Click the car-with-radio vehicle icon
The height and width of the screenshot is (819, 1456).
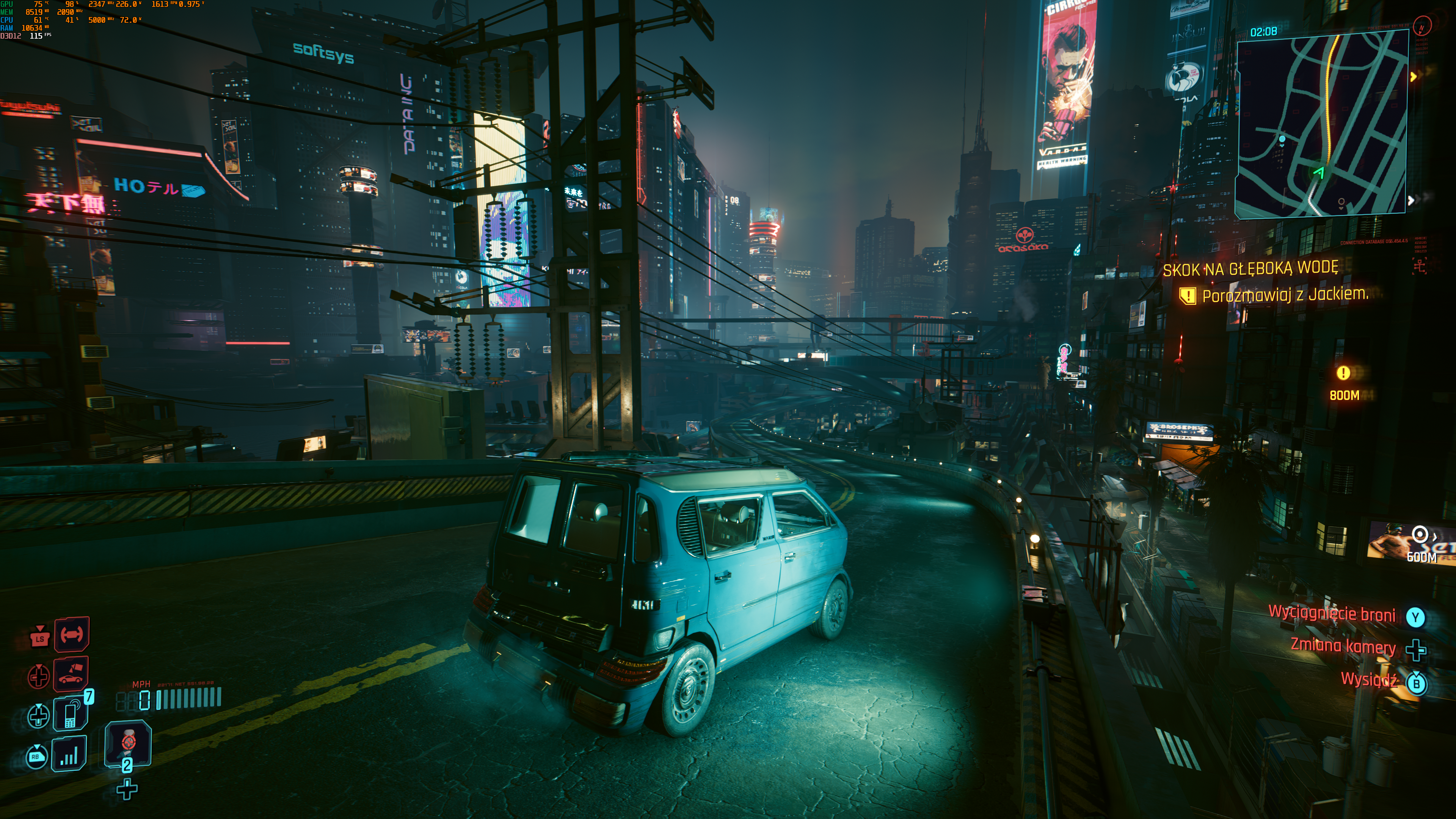(x=71, y=674)
